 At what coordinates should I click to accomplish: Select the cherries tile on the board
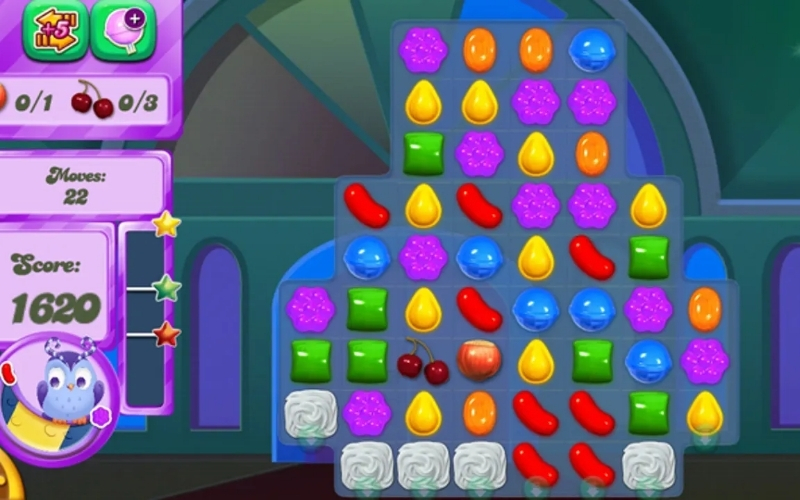pos(423,361)
